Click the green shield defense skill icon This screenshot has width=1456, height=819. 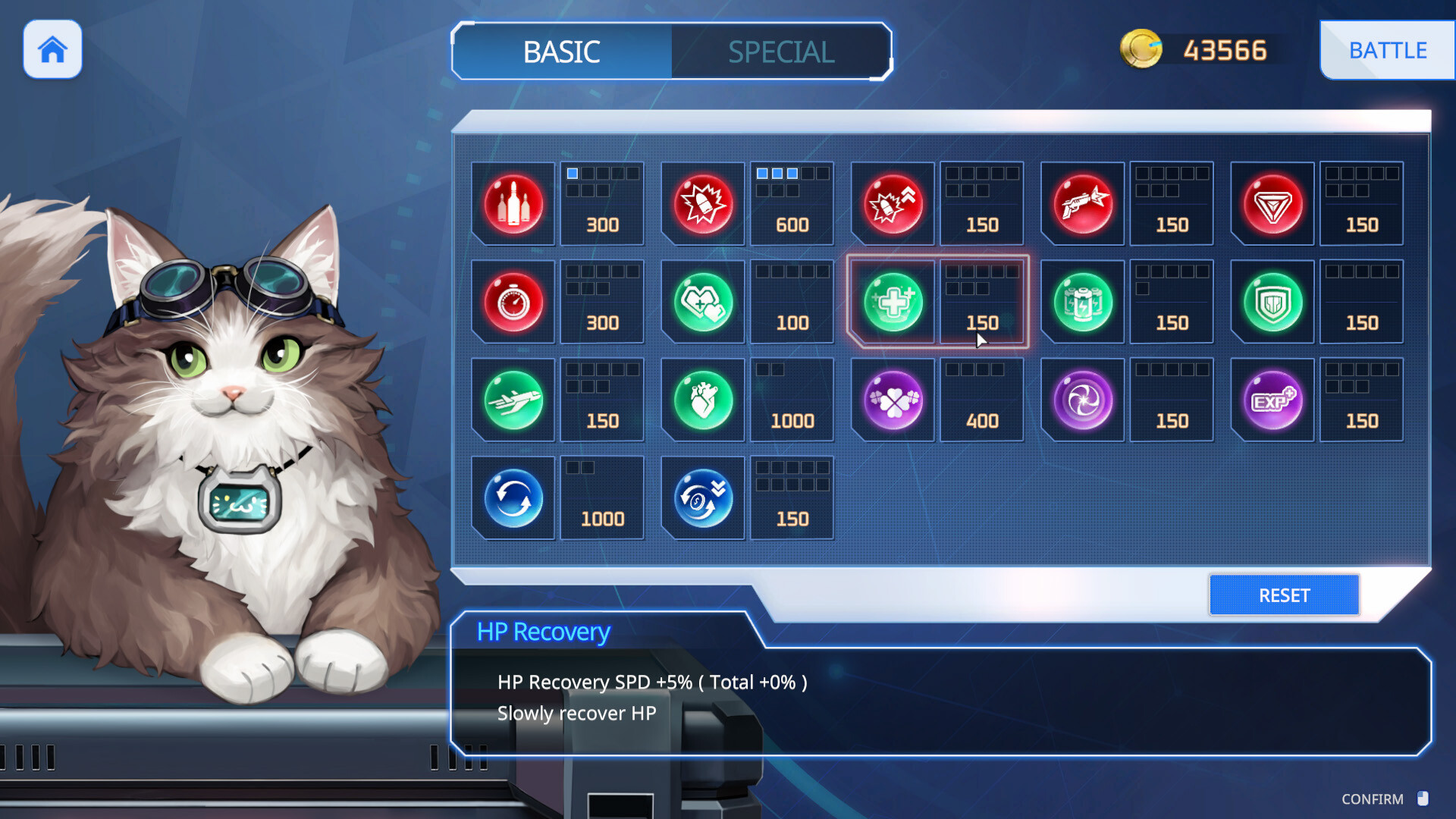(1272, 302)
